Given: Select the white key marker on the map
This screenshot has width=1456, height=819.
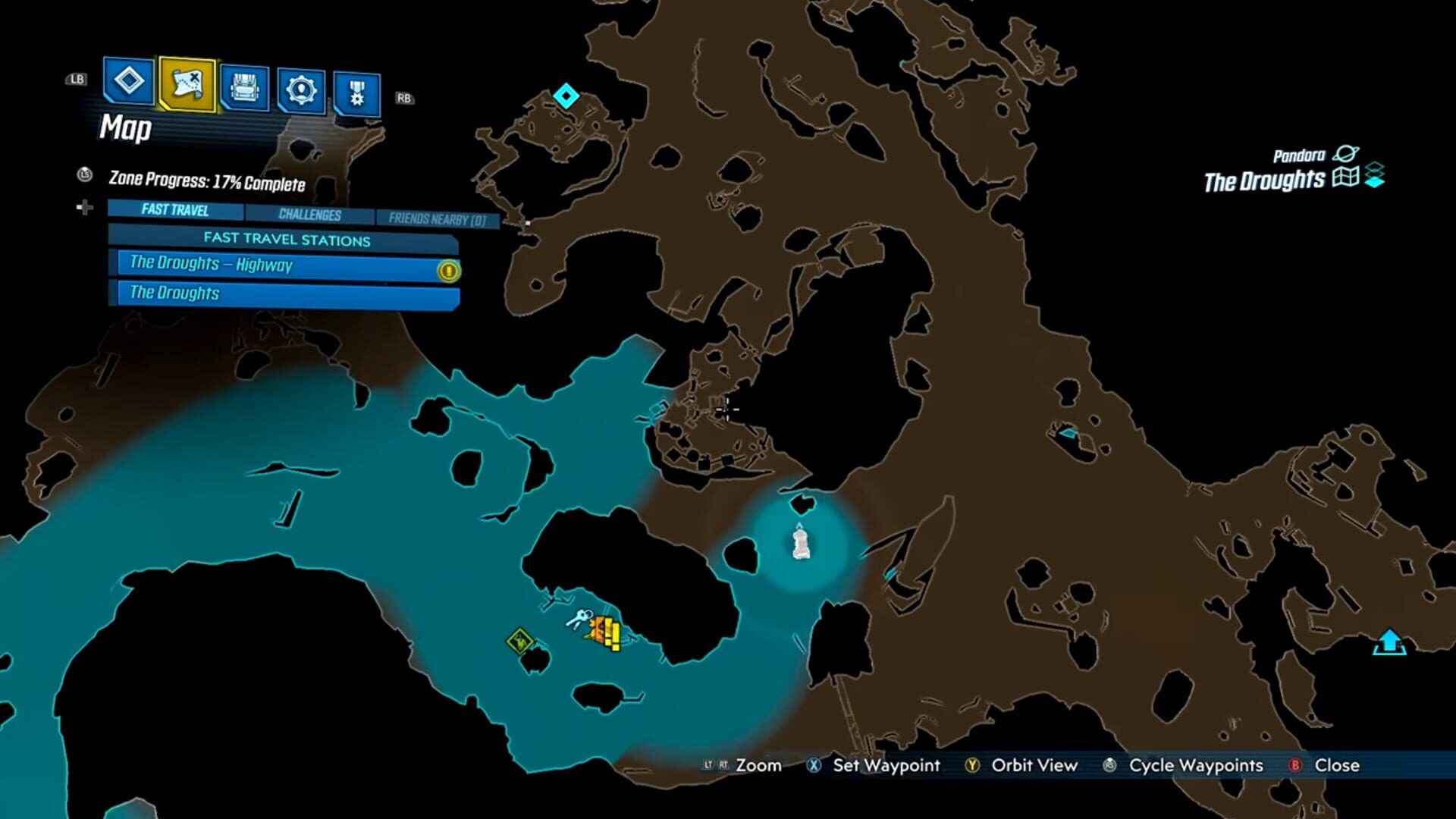Looking at the screenshot, I should point(579,618).
